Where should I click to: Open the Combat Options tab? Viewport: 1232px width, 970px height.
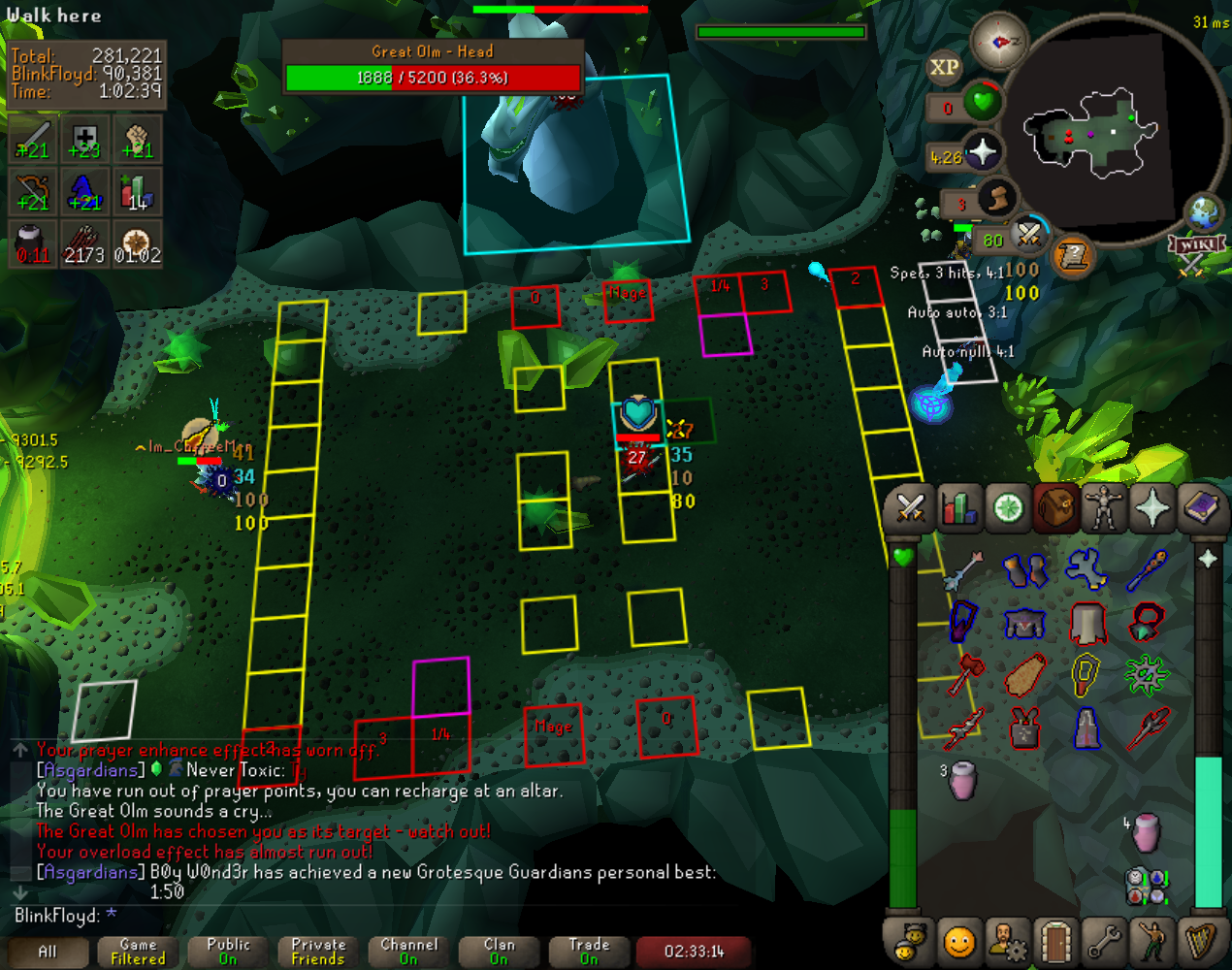click(910, 508)
